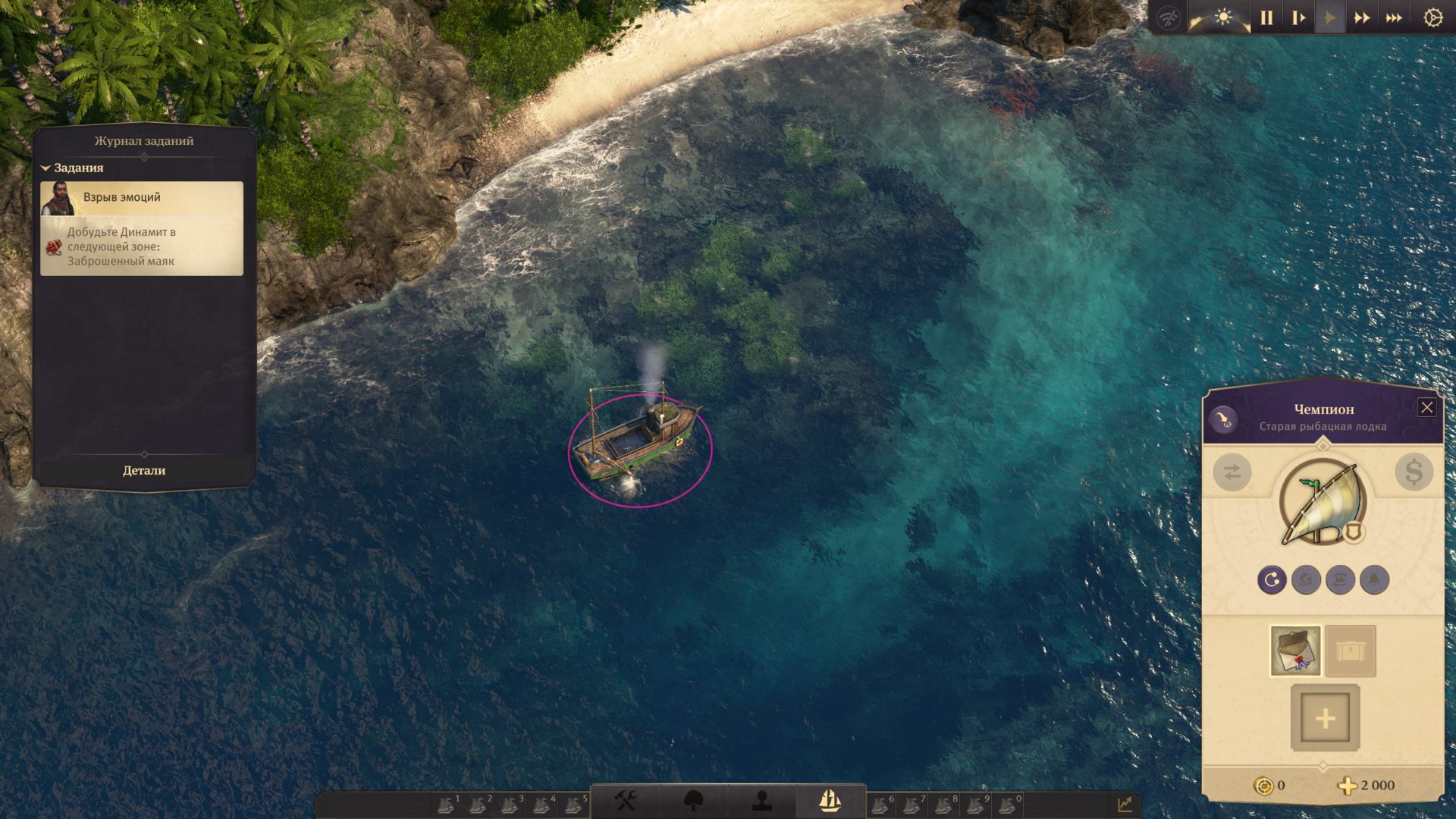Pause the game speed
Image resolution: width=1456 pixels, height=819 pixels.
click(x=1266, y=17)
